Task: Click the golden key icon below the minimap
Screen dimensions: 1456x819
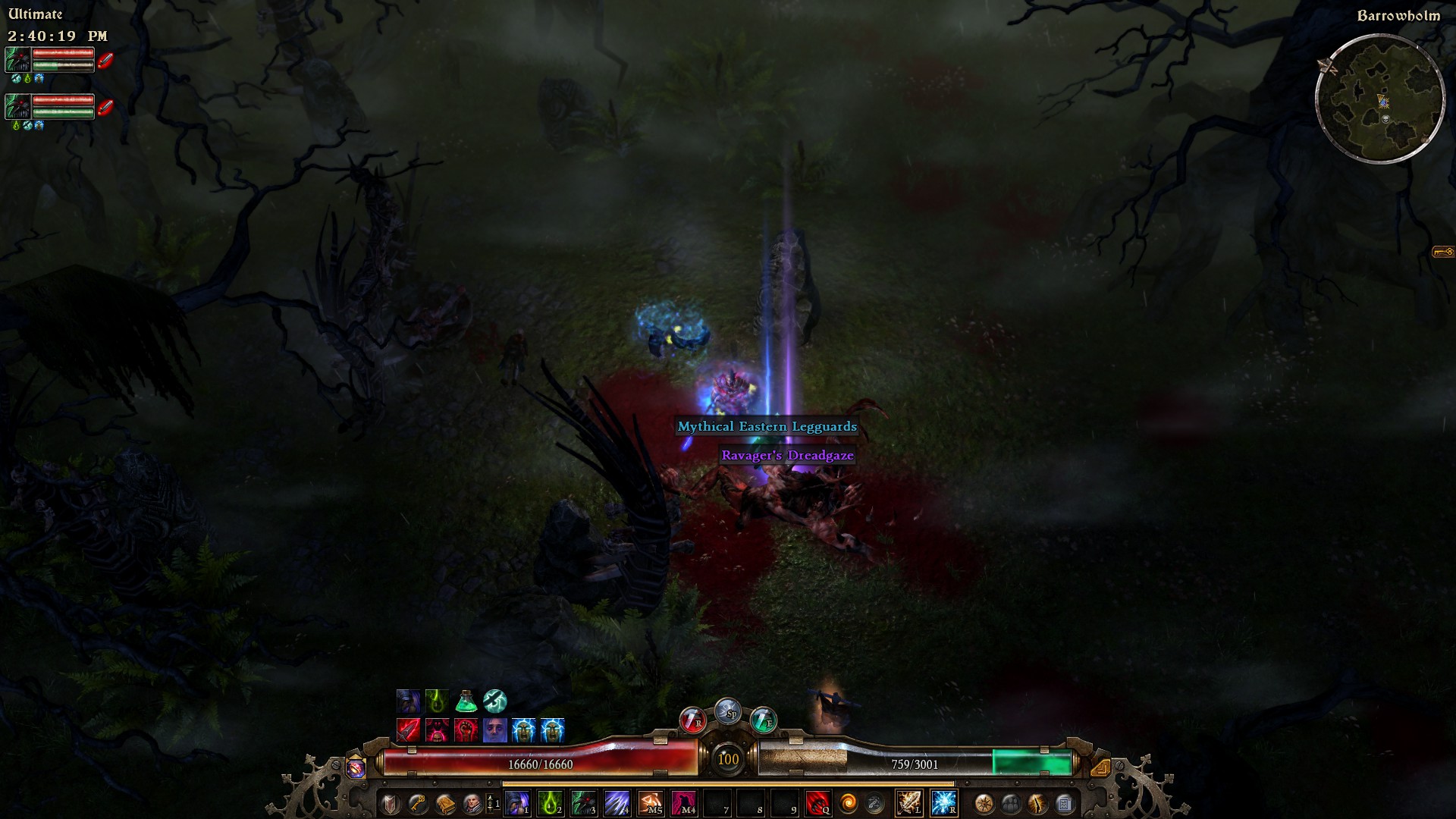Action: coord(1442,252)
